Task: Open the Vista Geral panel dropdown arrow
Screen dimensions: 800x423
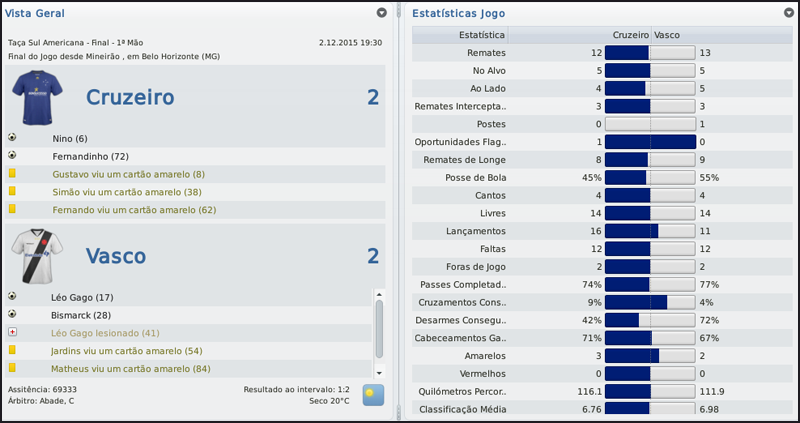Action: 382,13
